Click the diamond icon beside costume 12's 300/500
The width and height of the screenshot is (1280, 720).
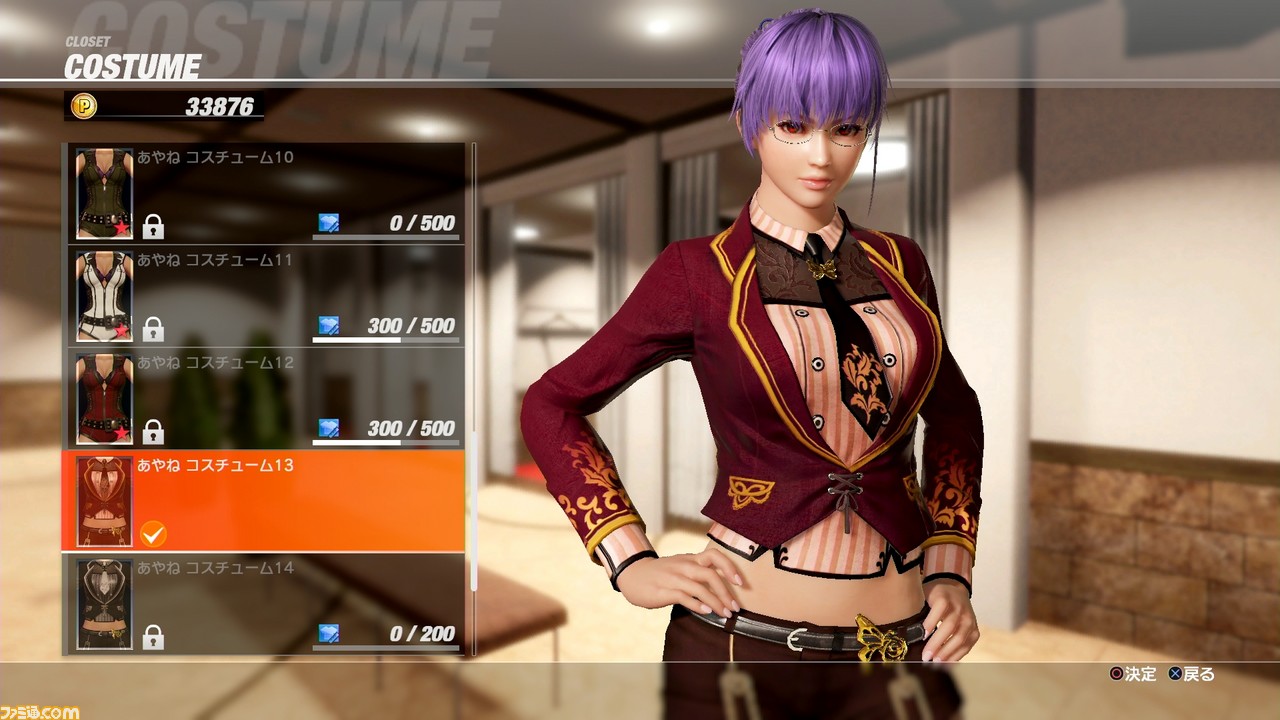click(330, 426)
